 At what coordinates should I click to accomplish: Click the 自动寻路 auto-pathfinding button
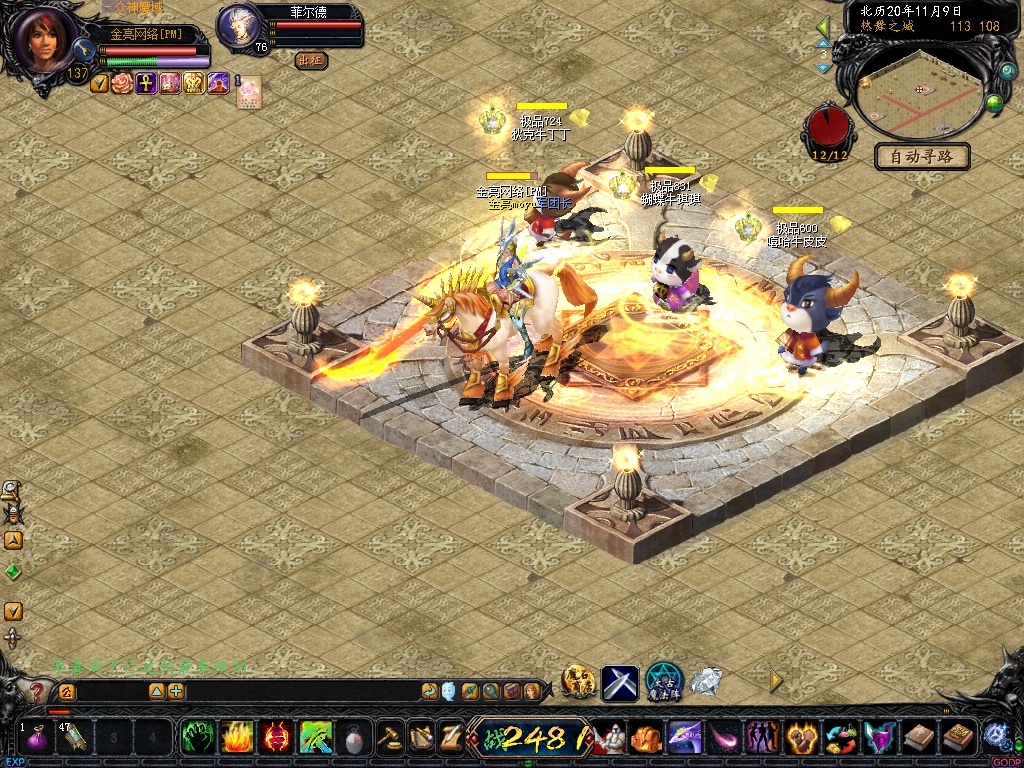922,156
